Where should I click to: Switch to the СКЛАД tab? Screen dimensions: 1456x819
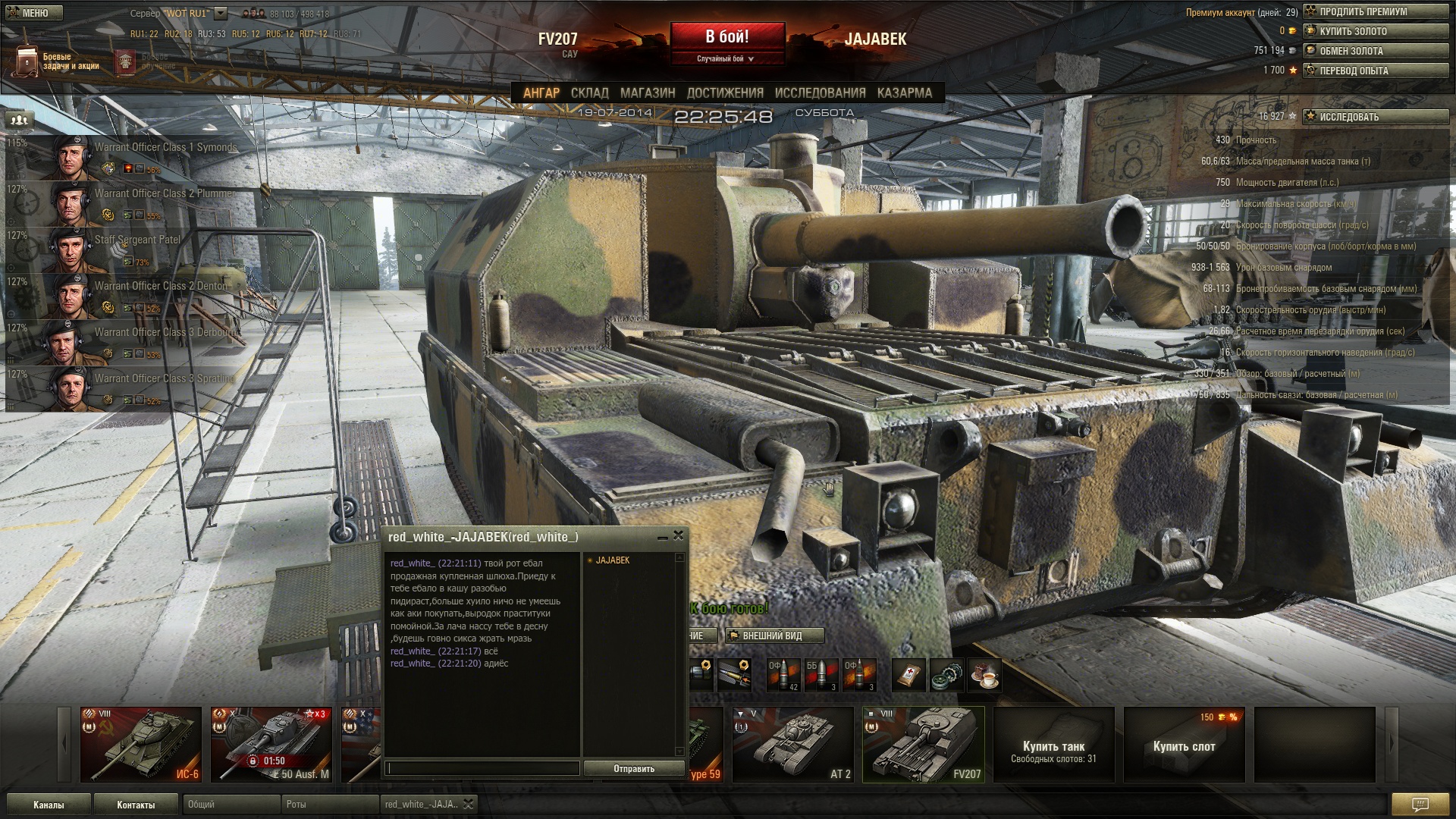pyautogui.click(x=589, y=93)
